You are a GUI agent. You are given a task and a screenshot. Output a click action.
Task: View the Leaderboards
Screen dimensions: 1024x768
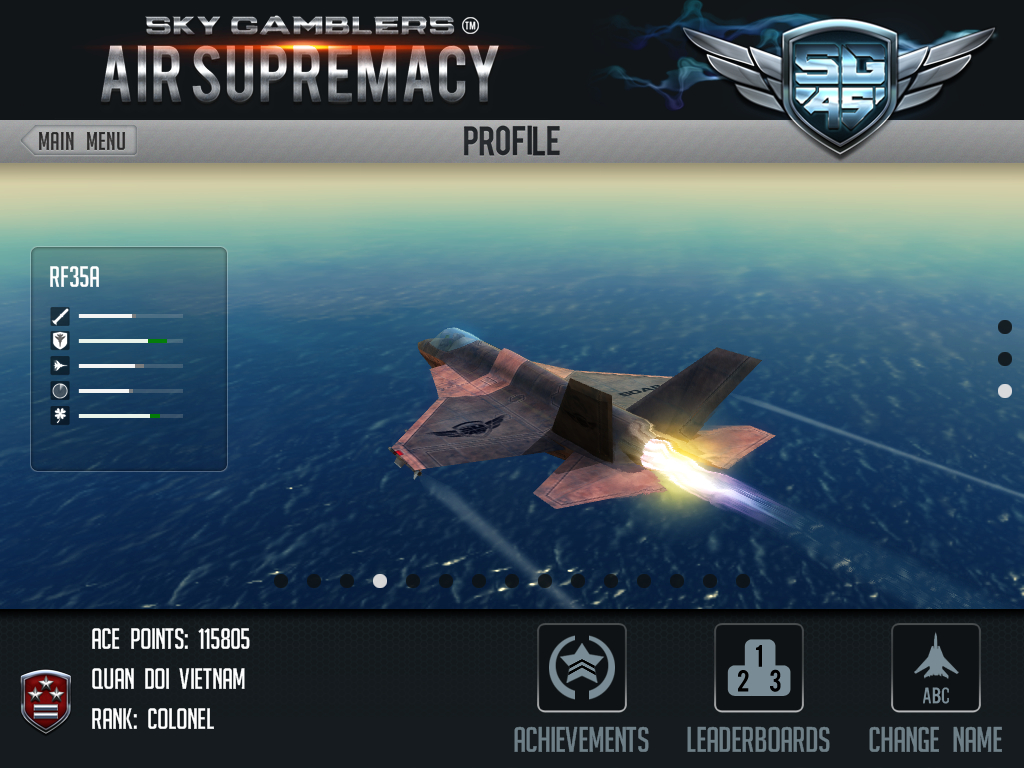pos(758,668)
